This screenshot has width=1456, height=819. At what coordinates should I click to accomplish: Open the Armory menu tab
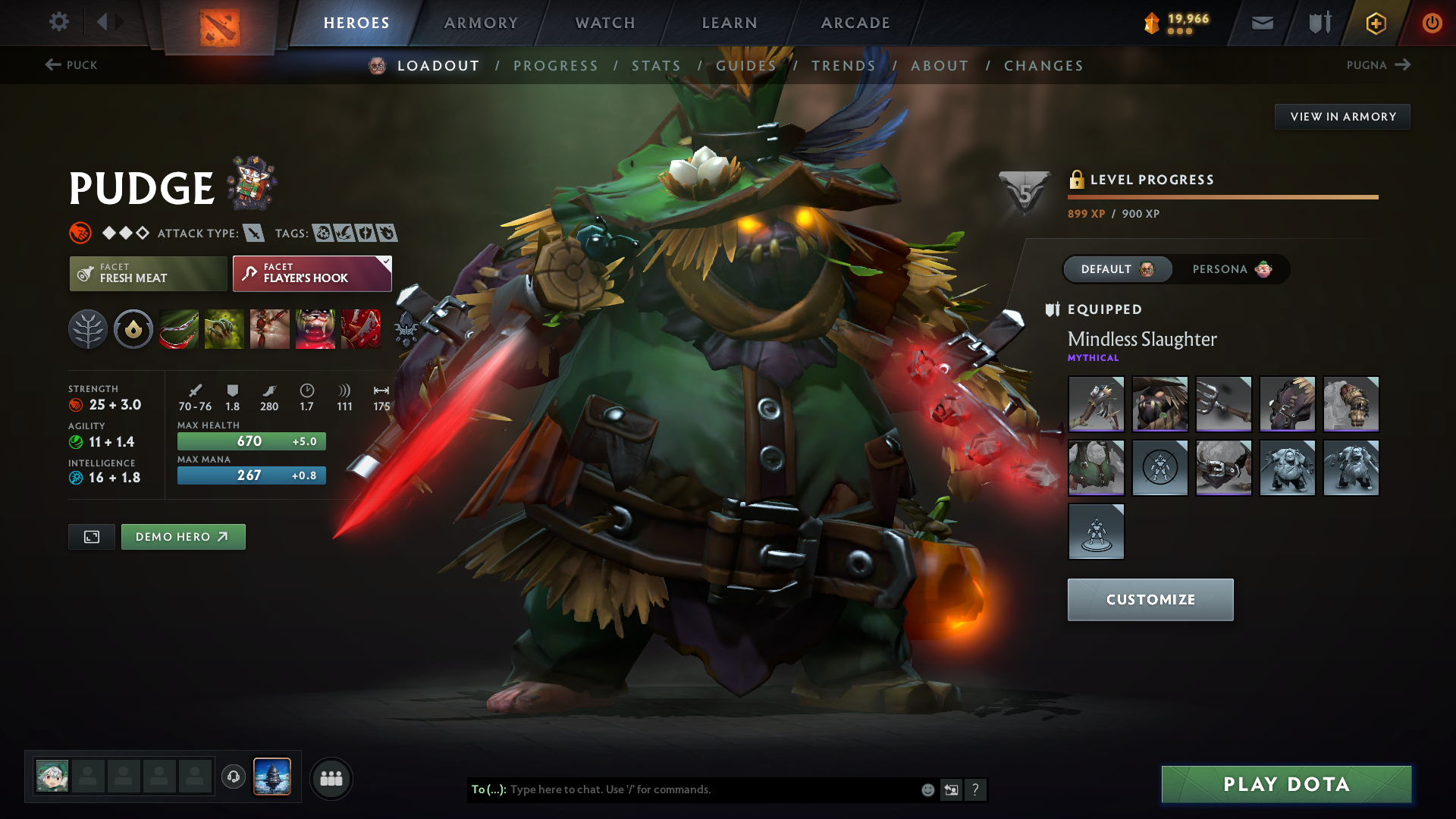click(481, 23)
